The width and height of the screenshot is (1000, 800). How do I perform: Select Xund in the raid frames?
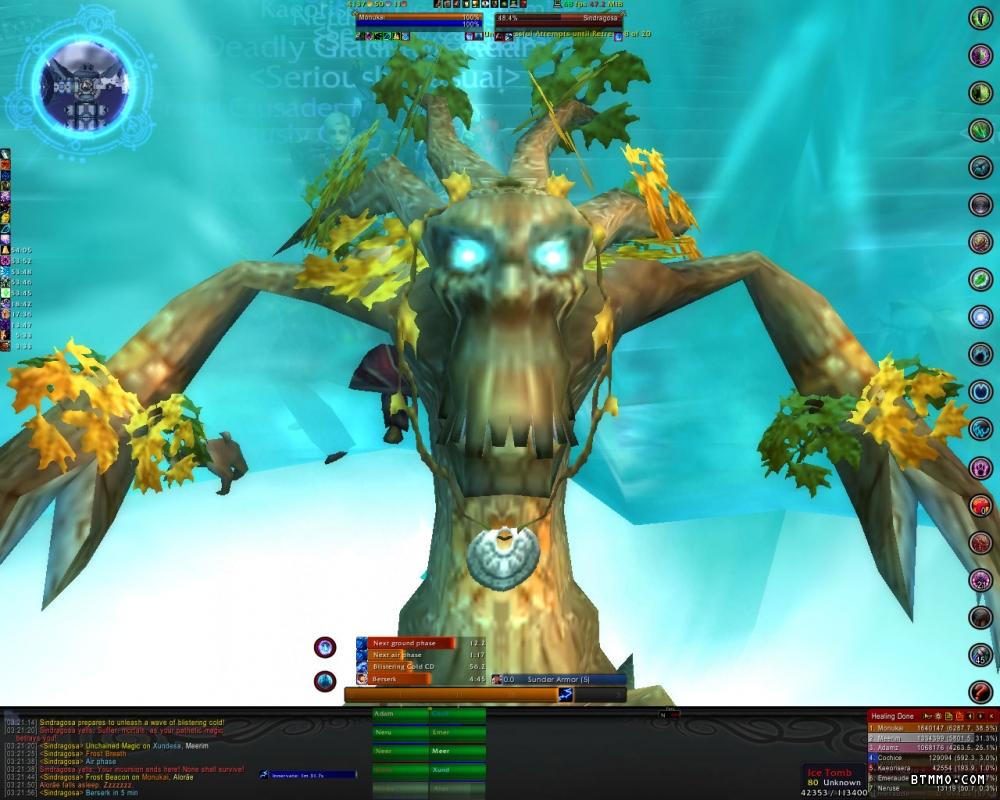(457, 770)
